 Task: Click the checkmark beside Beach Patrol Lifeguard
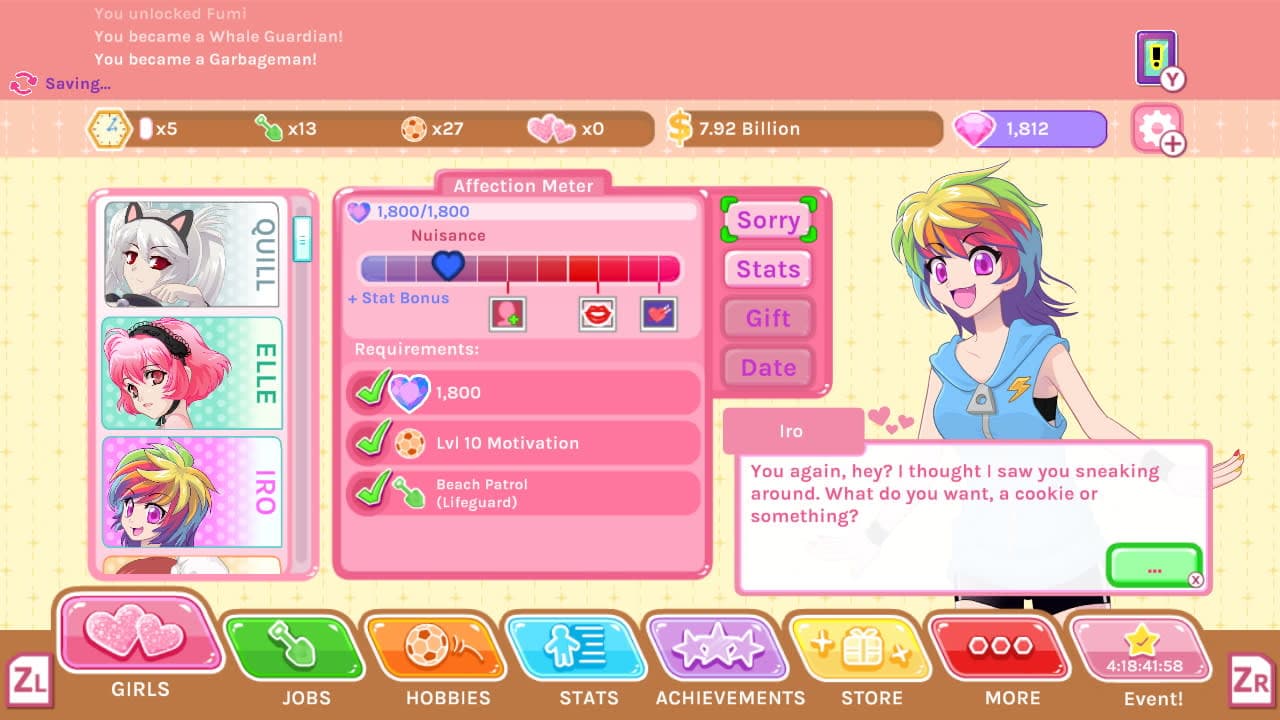pyautogui.click(x=371, y=490)
